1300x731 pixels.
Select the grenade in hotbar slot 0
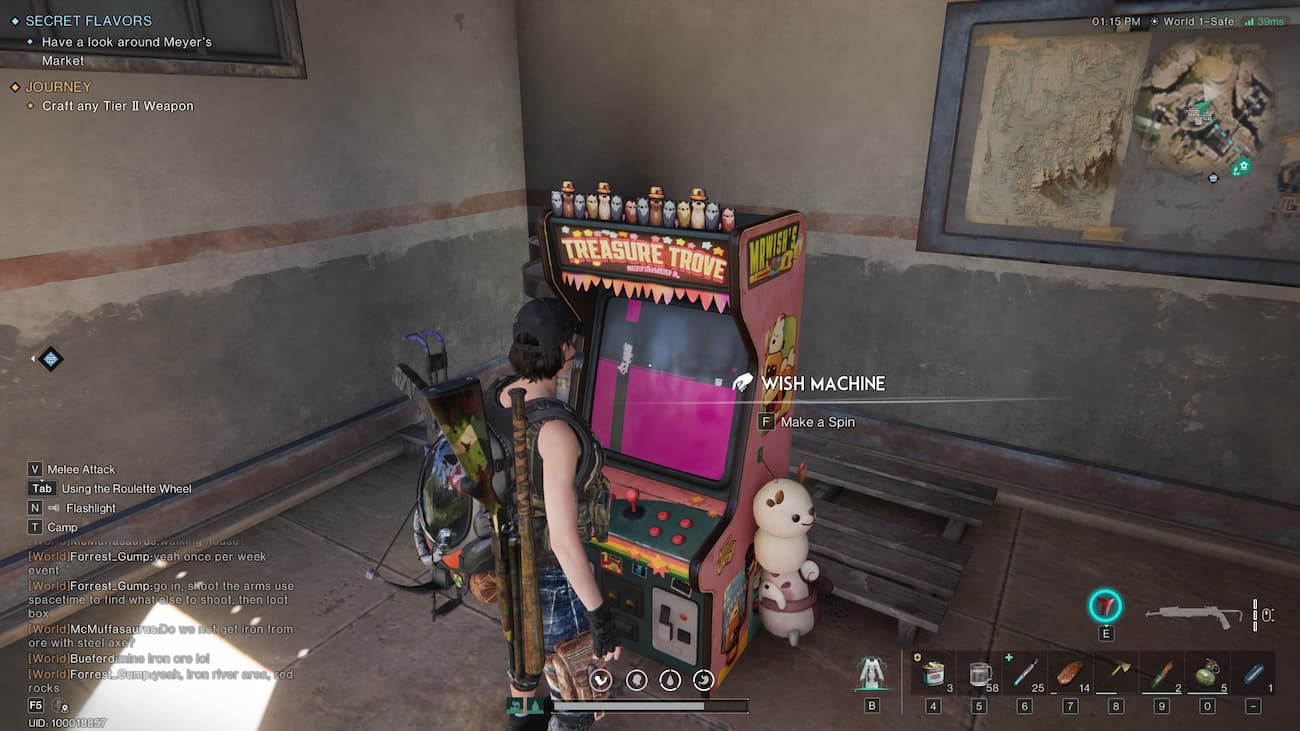click(1208, 675)
